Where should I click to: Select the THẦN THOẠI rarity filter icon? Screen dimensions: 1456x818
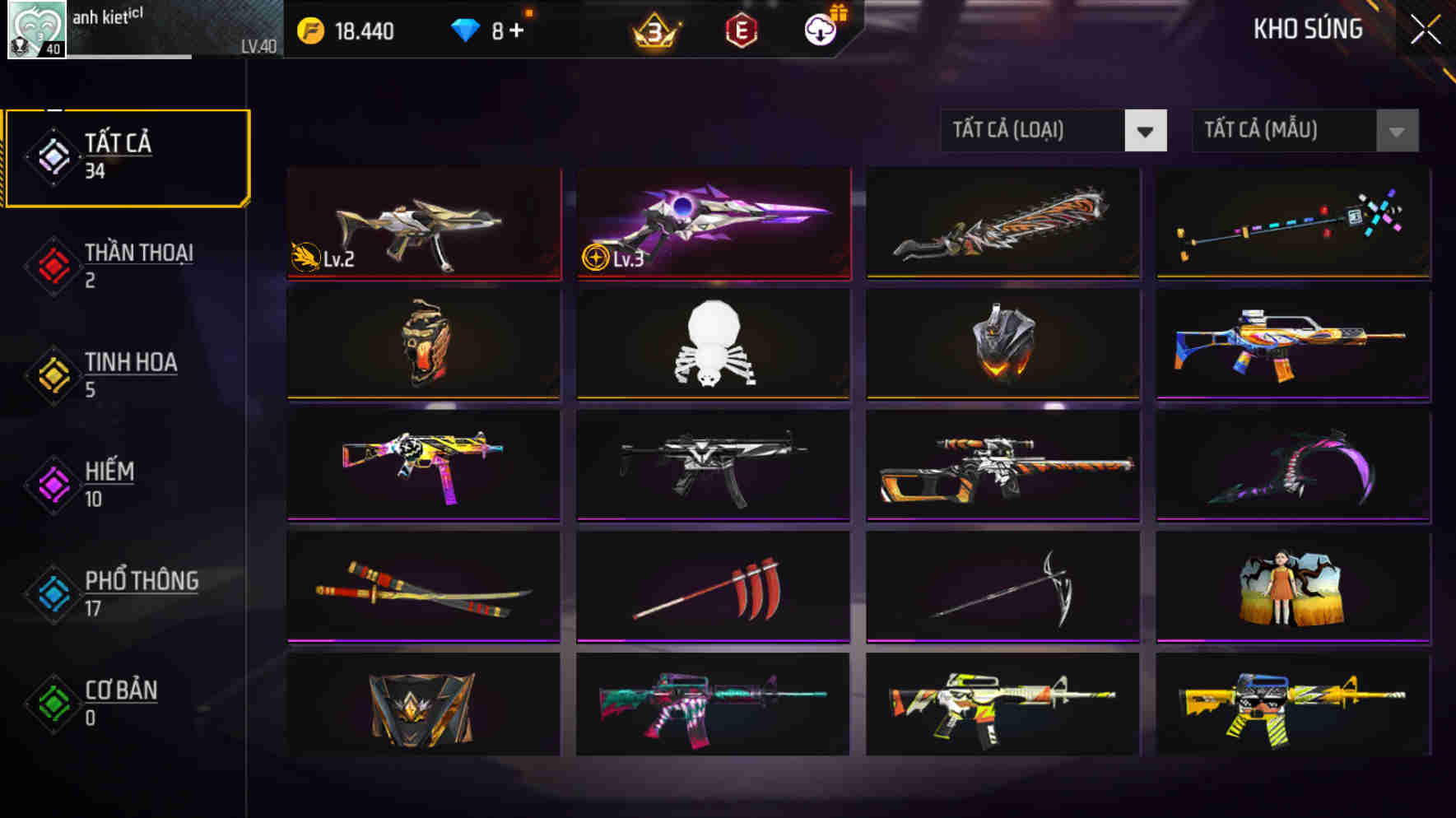point(52,263)
